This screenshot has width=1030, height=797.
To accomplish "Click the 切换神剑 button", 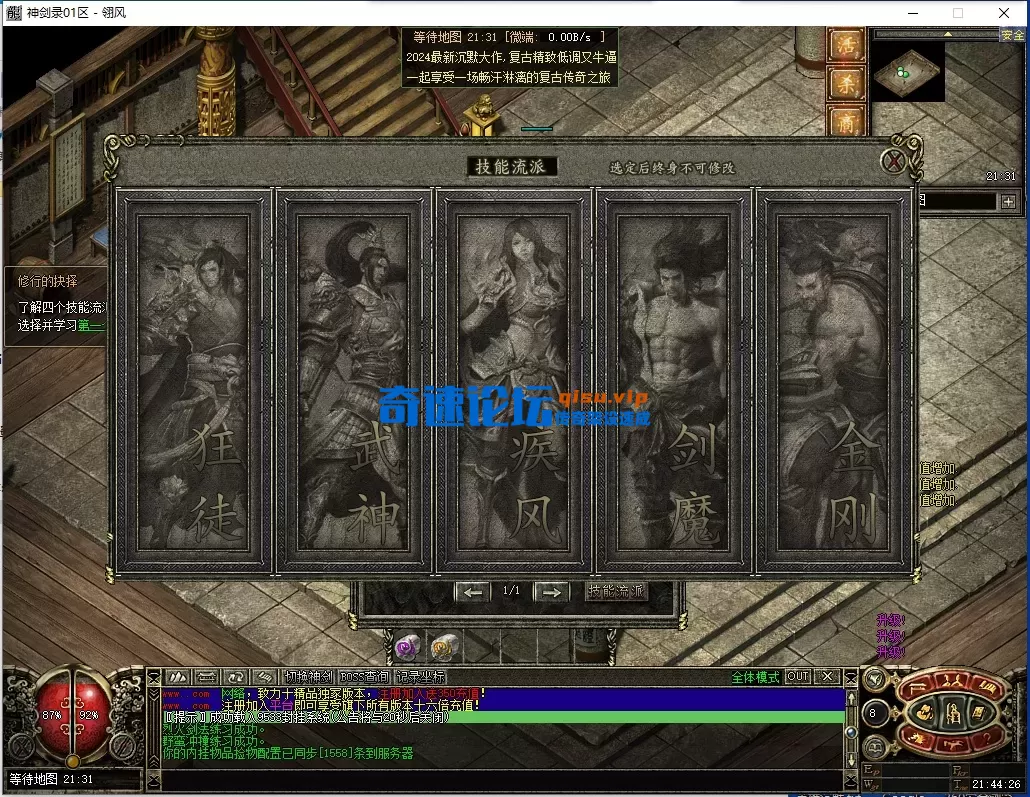I will coord(307,677).
